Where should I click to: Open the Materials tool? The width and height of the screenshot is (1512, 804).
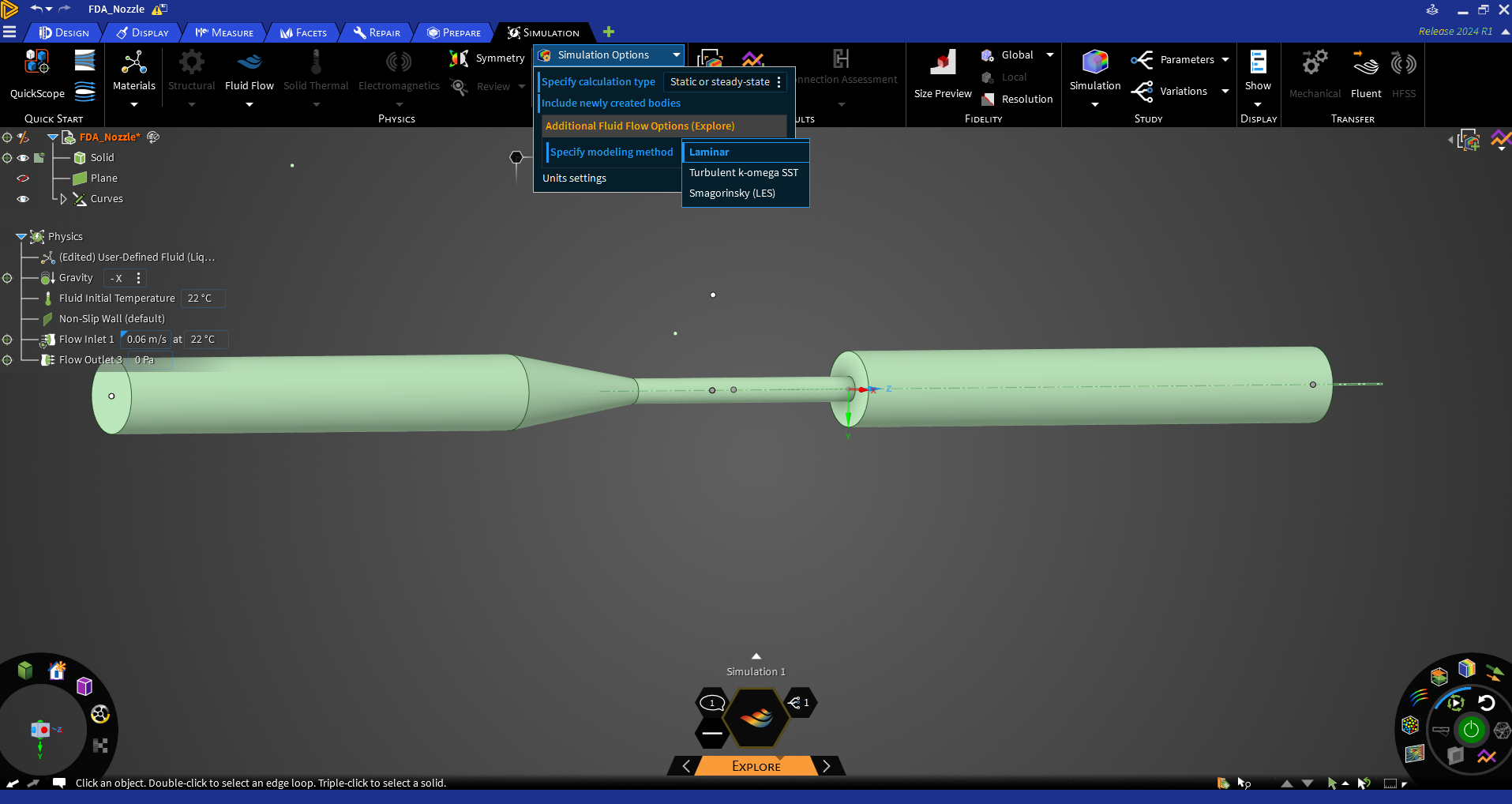click(x=134, y=71)
